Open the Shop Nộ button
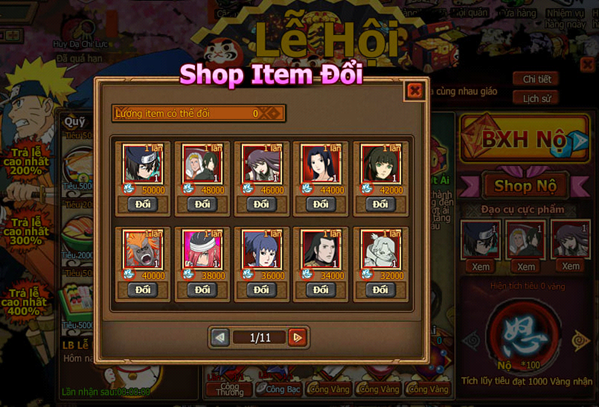Screen dimensions: 600x408 coord(524,185)
